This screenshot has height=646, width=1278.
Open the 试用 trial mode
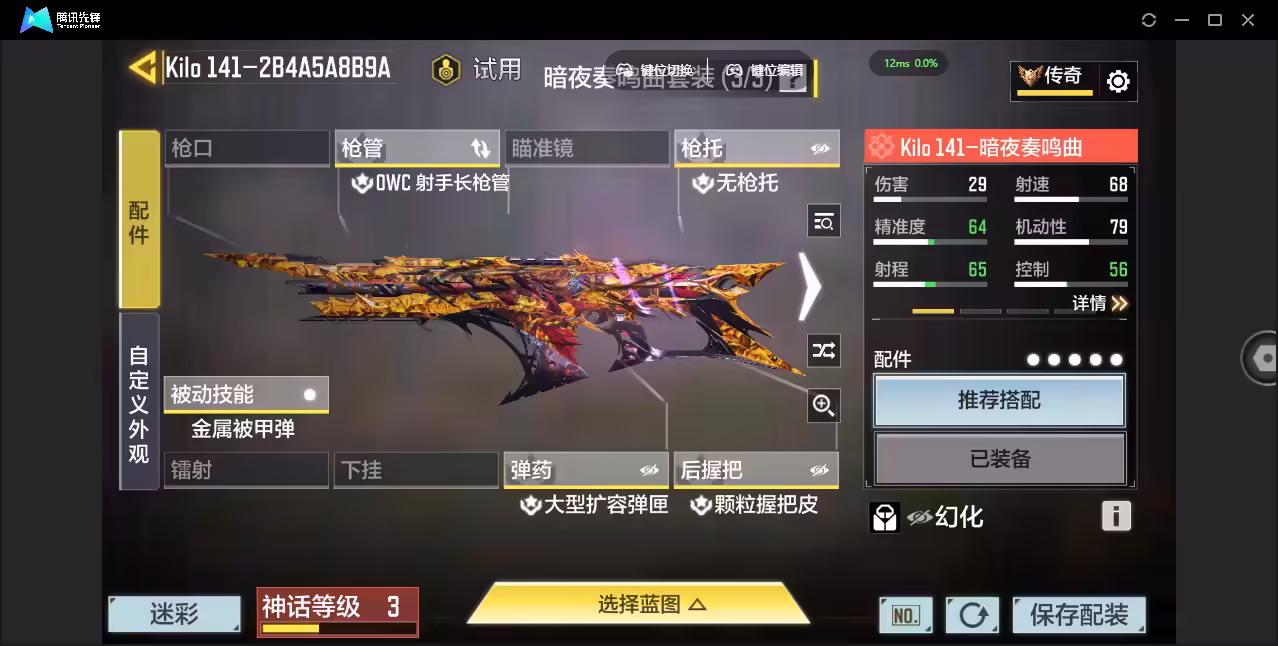click(477, 69)
